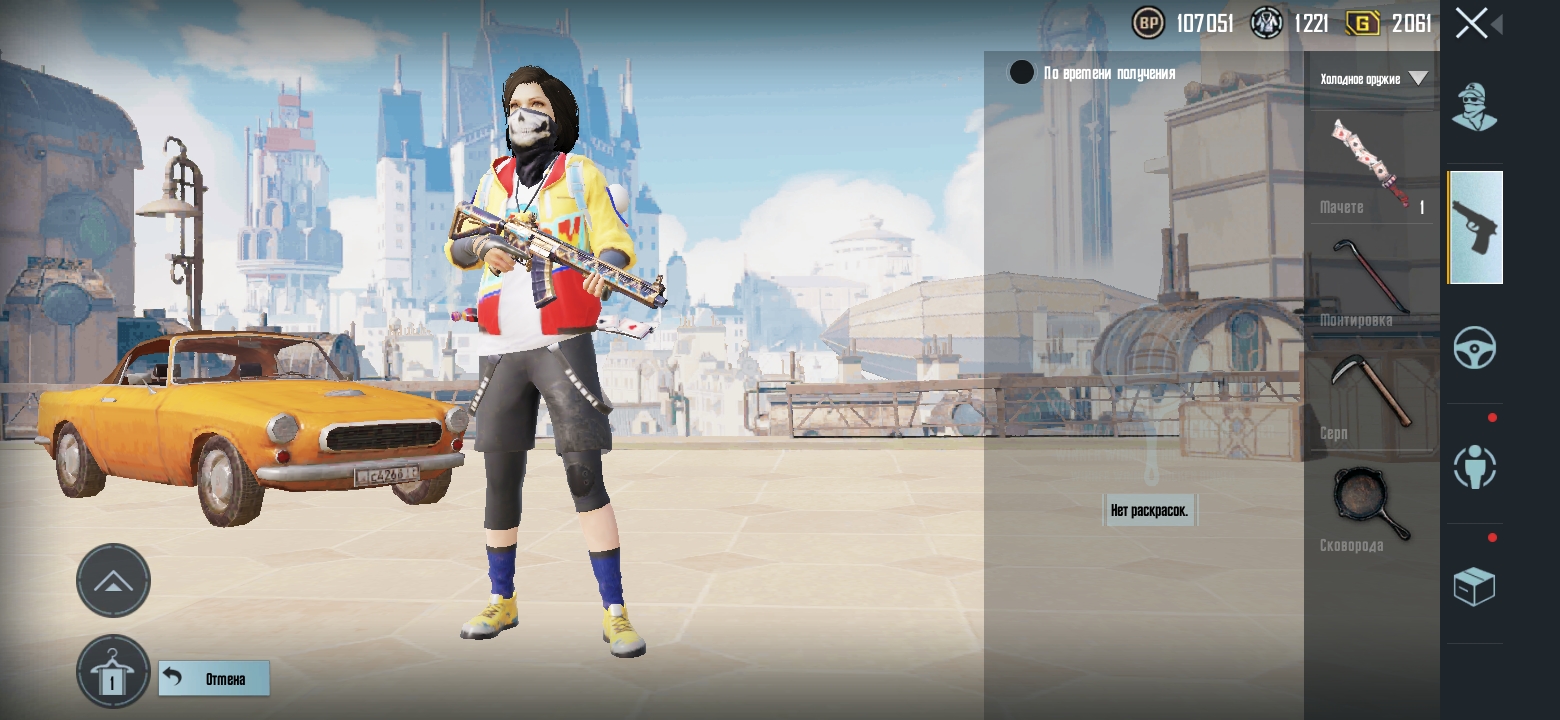Tap the gold G currency icon

pyautogui.click(x=1362, y=23)
